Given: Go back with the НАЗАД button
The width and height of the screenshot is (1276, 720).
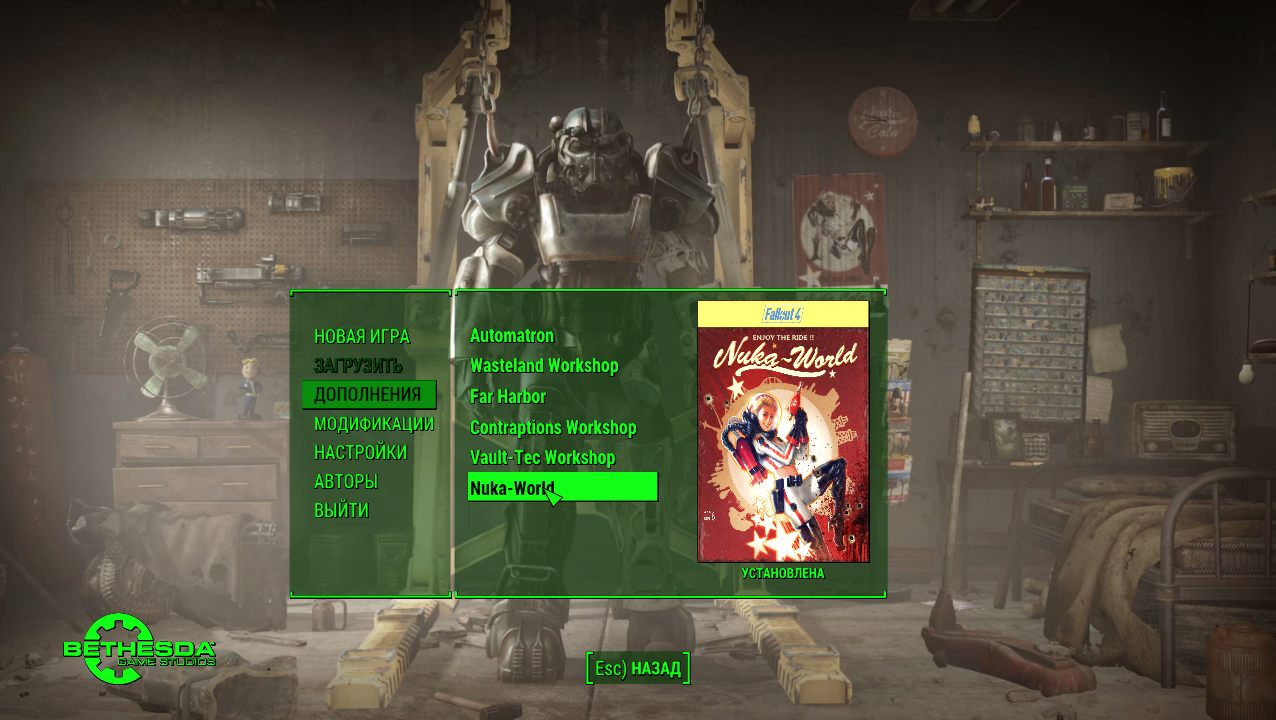Looking at the screenshot, I should 638,668.
